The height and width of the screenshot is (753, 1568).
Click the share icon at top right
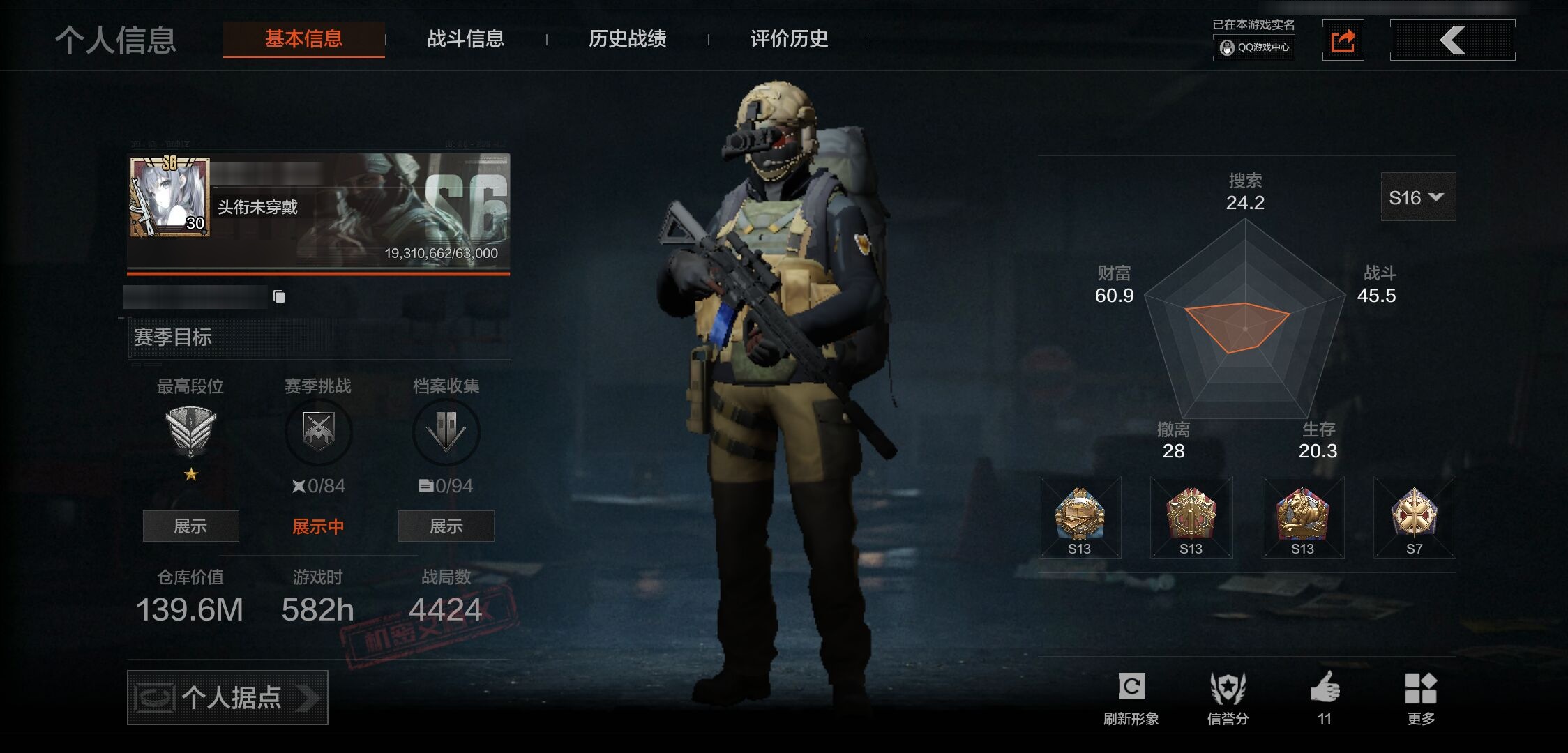tap(1343, 40)
